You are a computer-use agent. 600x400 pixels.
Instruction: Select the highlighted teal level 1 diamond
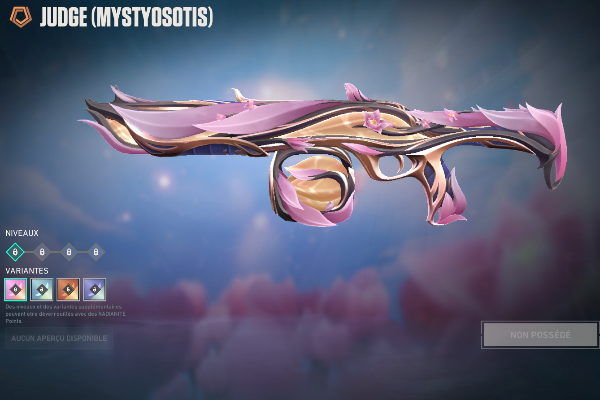(x=16, y=252)
